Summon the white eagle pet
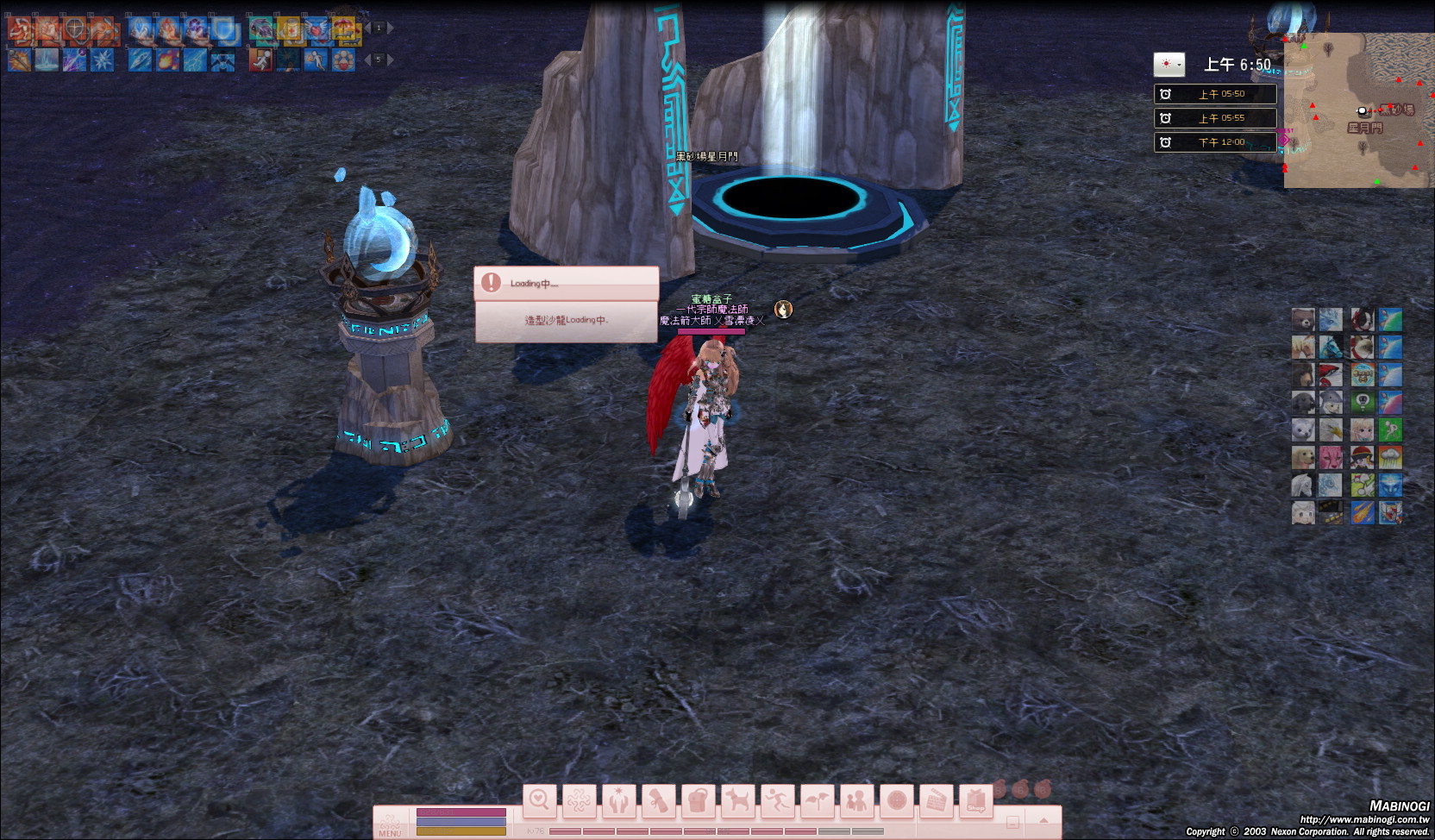 pos(1331,429)
